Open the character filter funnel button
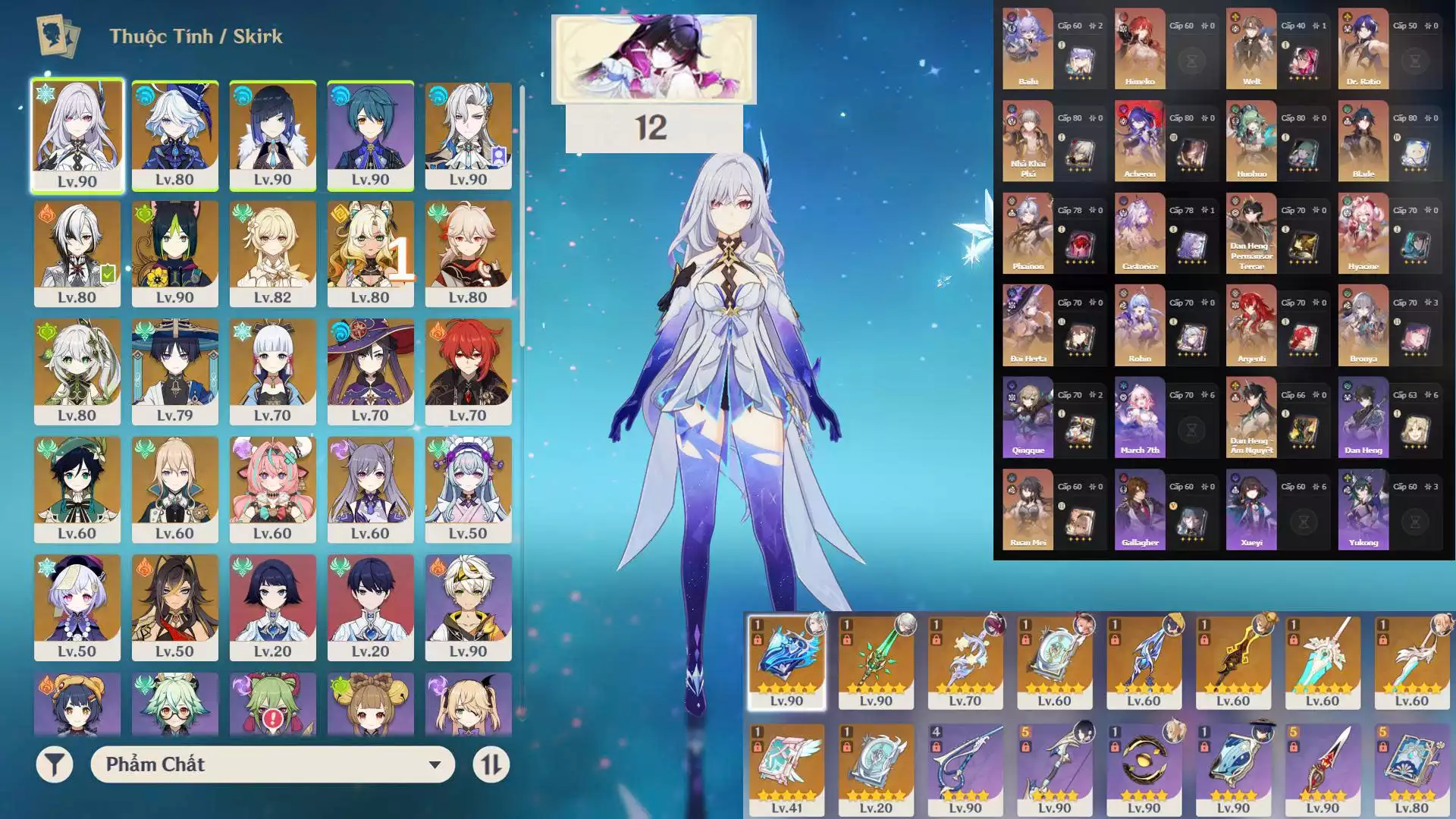This screenshot has height=819, width=1456. (55, 764)
